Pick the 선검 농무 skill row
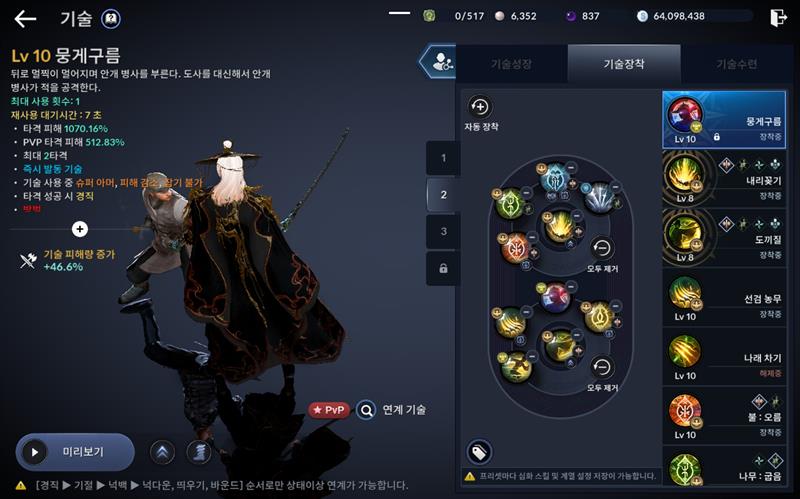The height and width of the screenshot is (499, 800). coord(724,299)
